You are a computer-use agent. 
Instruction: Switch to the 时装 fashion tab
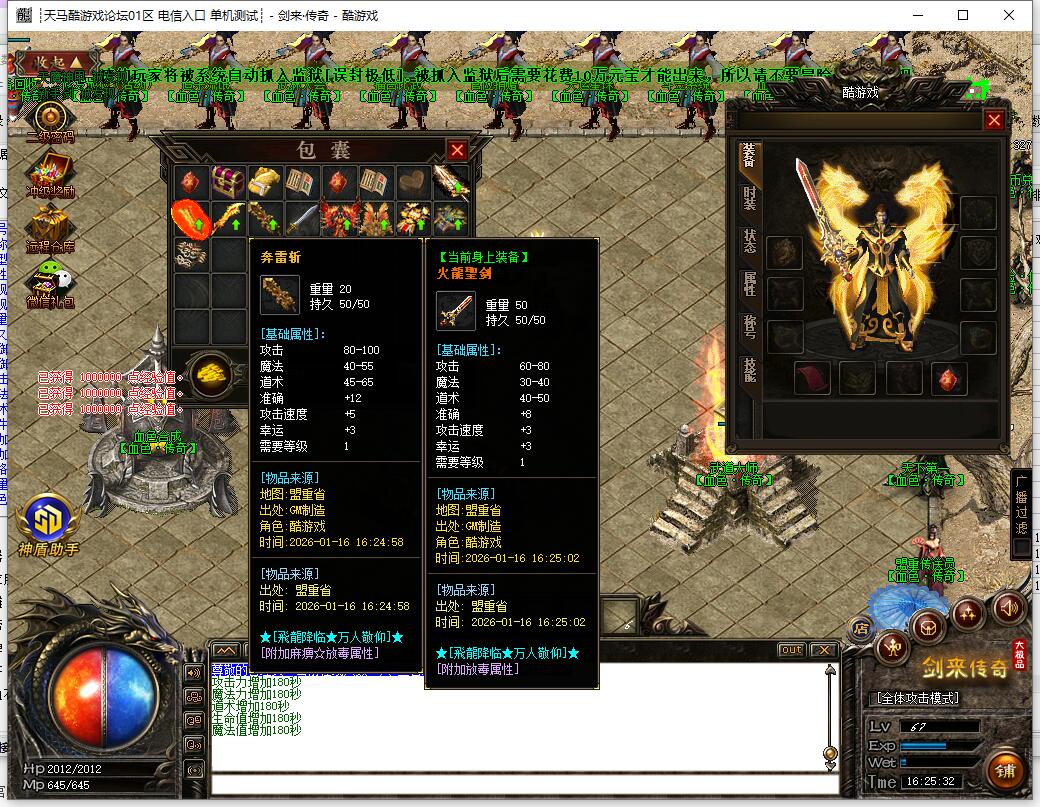(x=749, y=198)
